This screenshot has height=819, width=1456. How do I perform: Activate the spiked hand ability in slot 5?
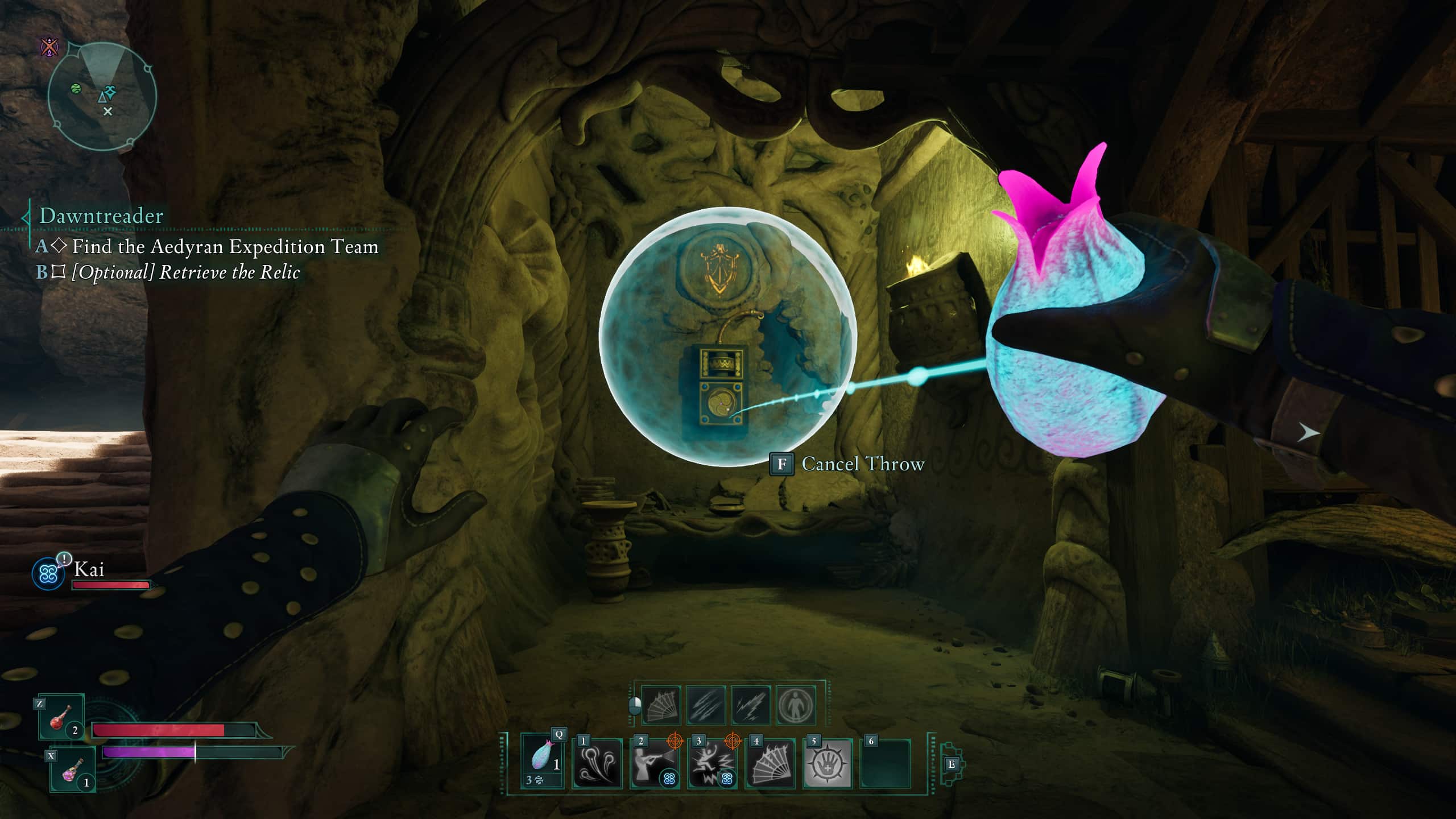coord(828,764)
